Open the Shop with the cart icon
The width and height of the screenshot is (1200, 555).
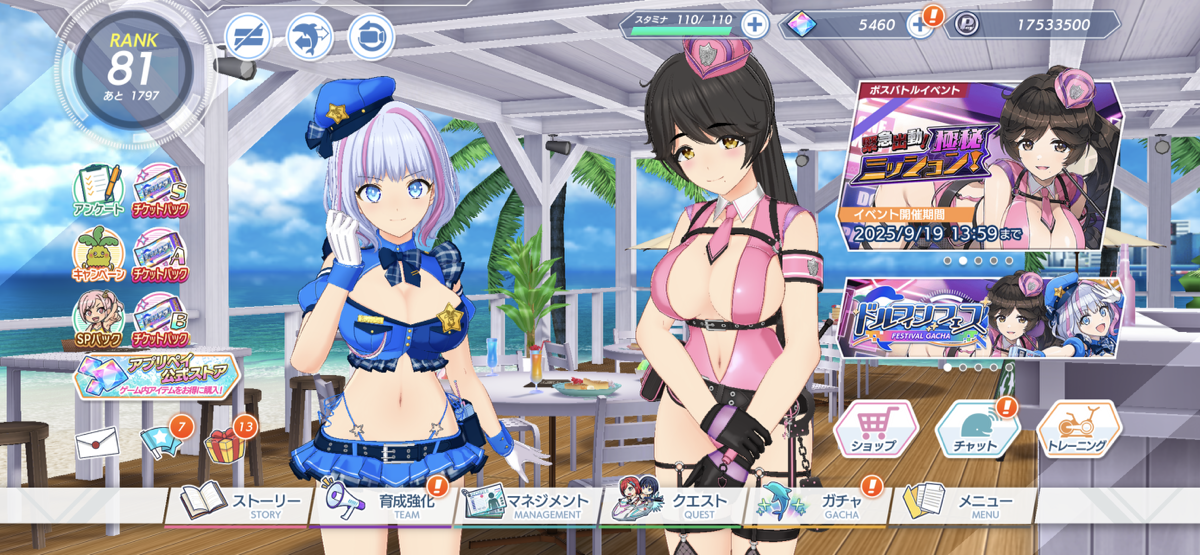click(x=876, y=431)
